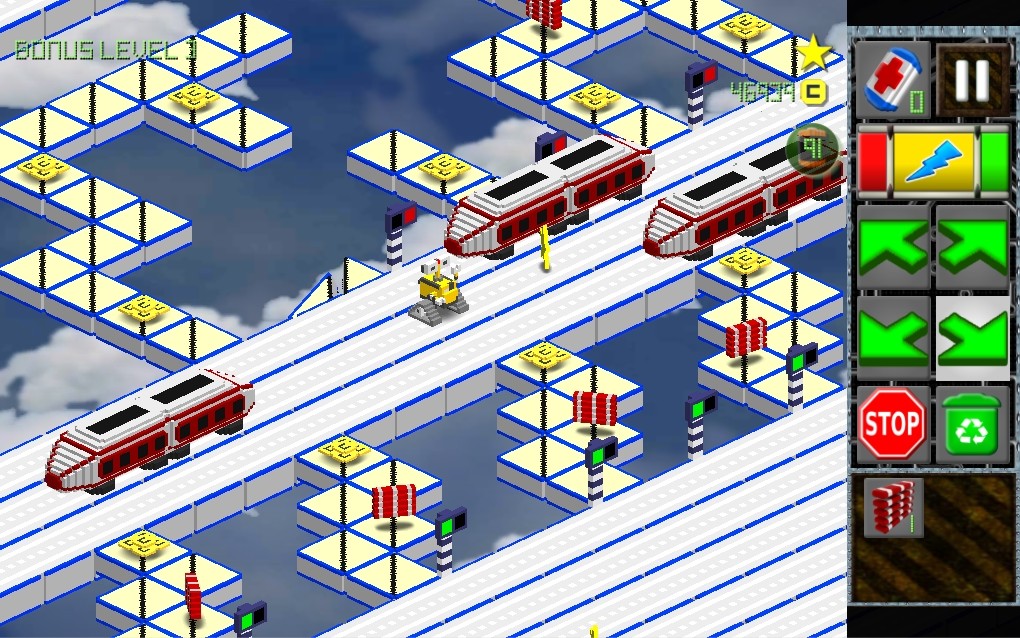Image resolution: width=1020 pixels, height=638 pixels.
Task: Select the up-right direction arrow
Action: 972,247
